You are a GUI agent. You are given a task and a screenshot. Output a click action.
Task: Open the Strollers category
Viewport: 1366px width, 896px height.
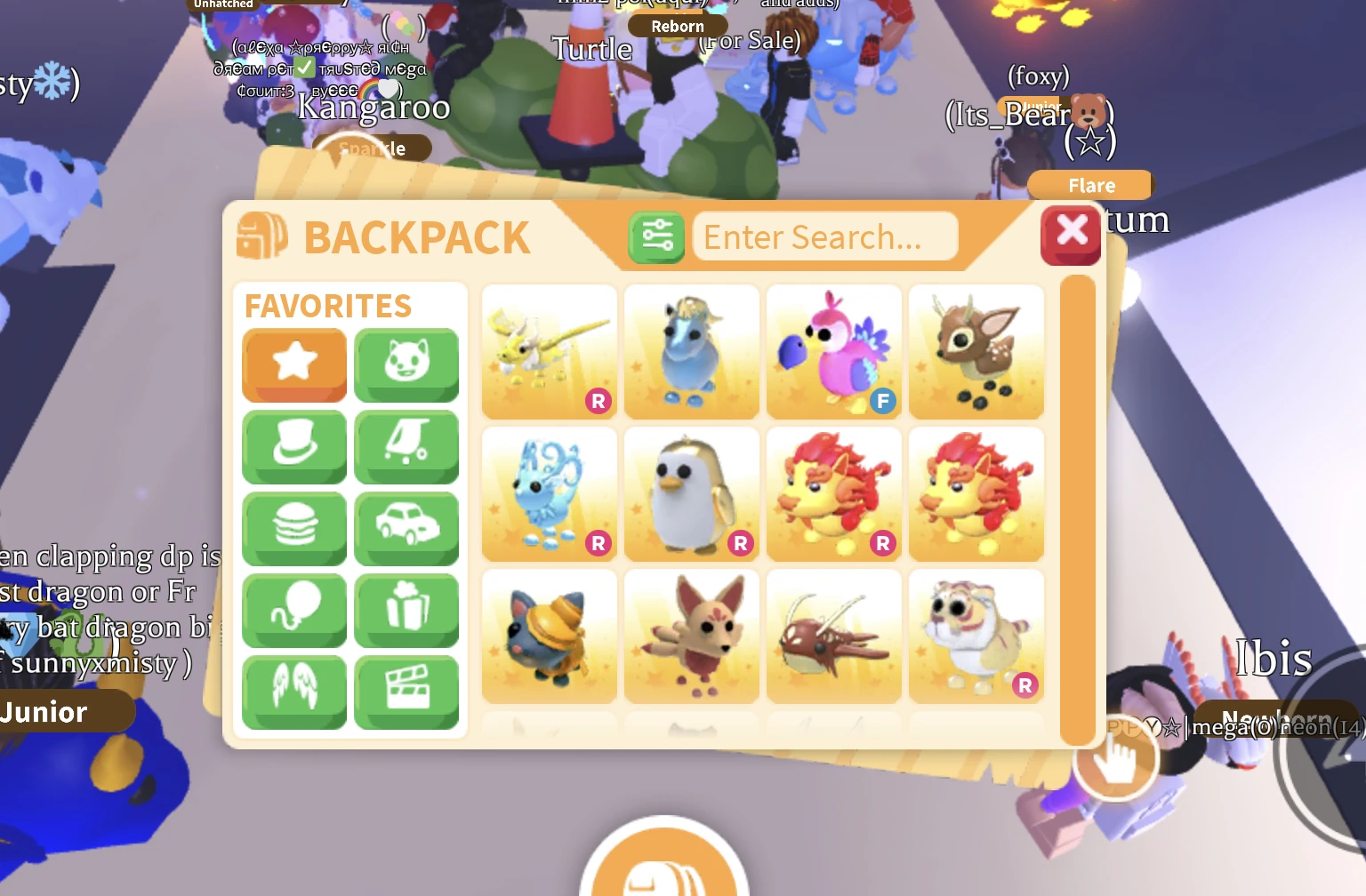coord(406,447)
